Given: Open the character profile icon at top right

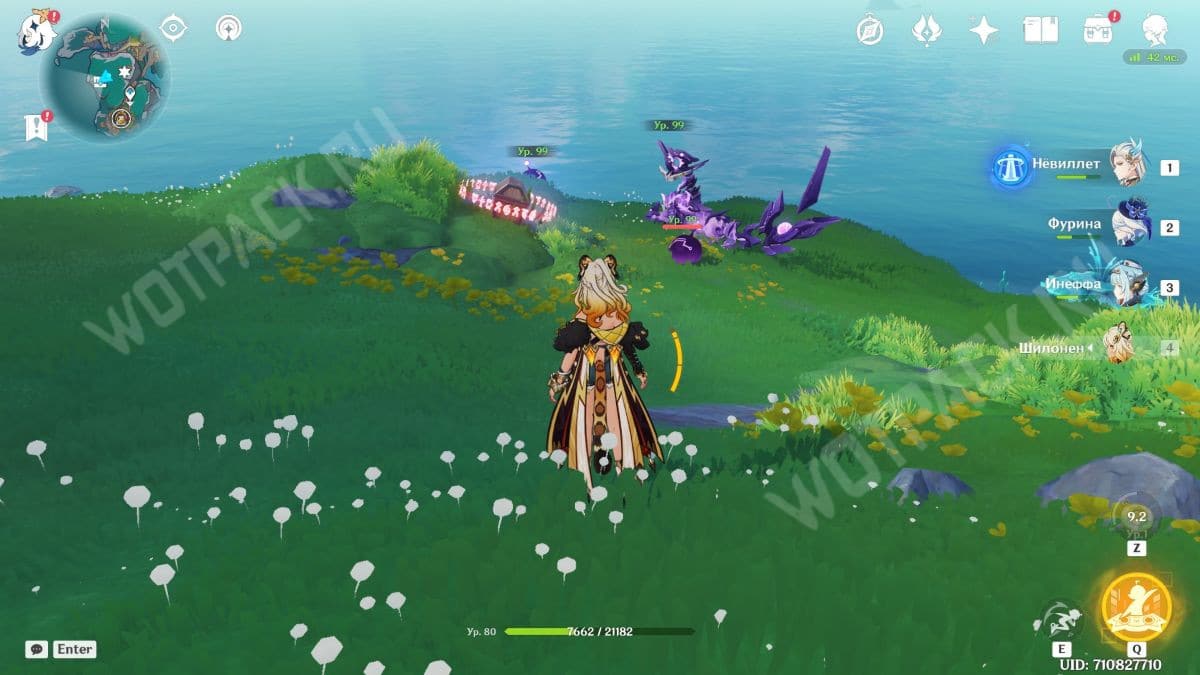Looking at the screenshot, I should (1156, 30).
